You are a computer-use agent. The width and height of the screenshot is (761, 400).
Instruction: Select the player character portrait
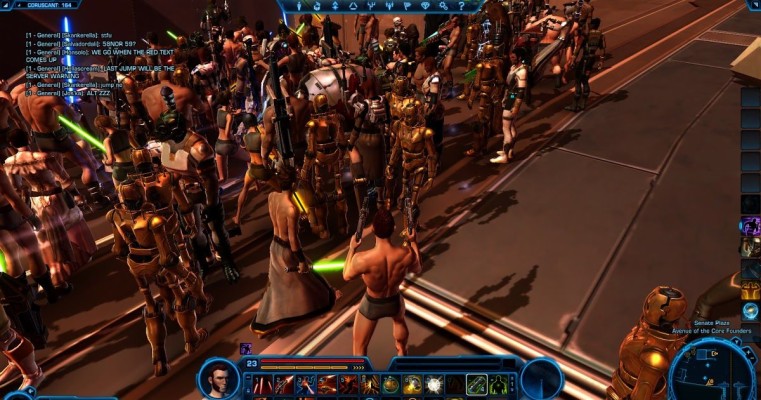coord(219,377)
